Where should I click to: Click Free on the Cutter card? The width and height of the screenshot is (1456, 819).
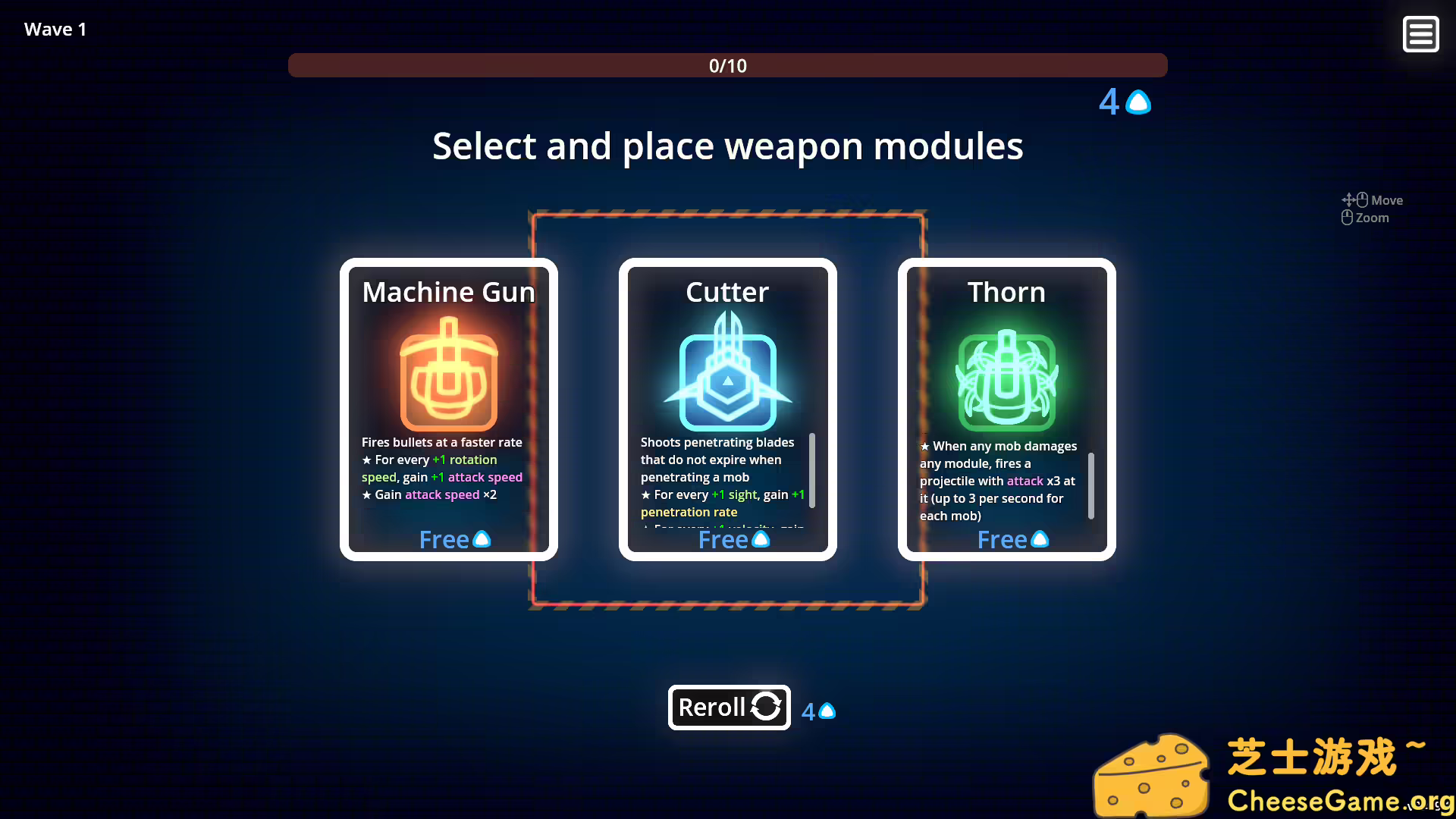pos(723,539)
